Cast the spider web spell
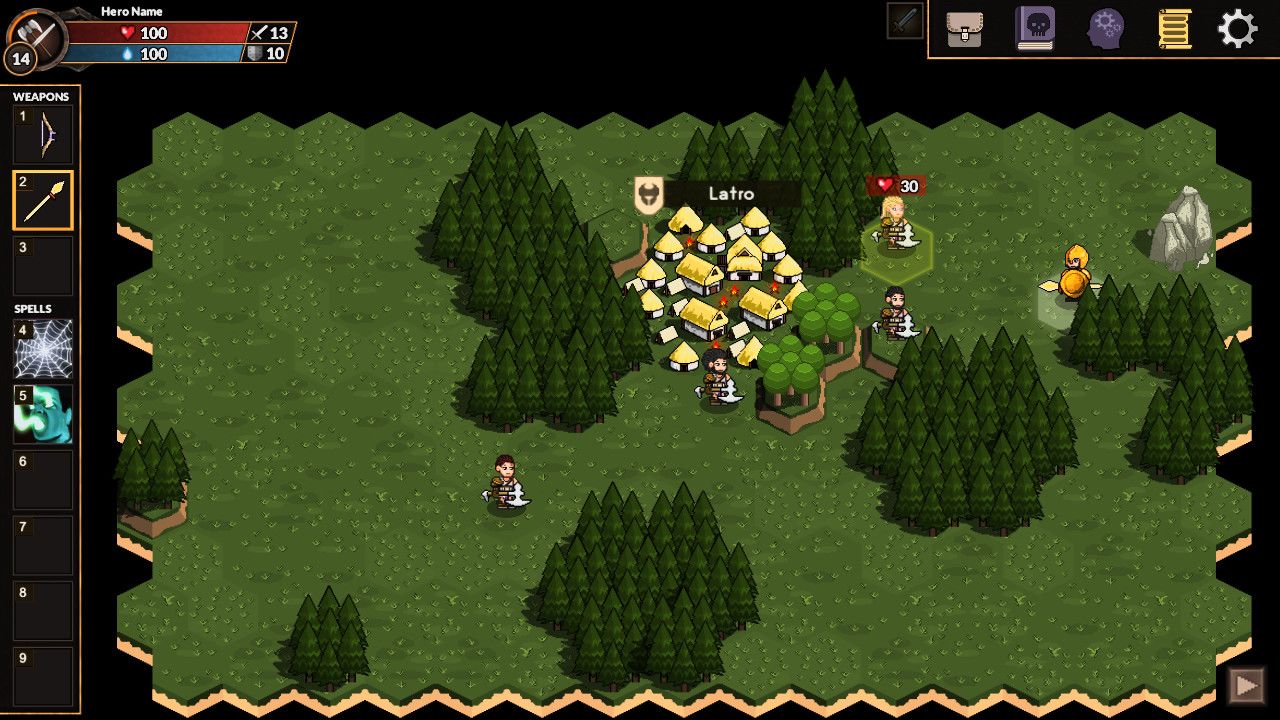This screenshot has width=1280, height=720. [x=43, y=349]
